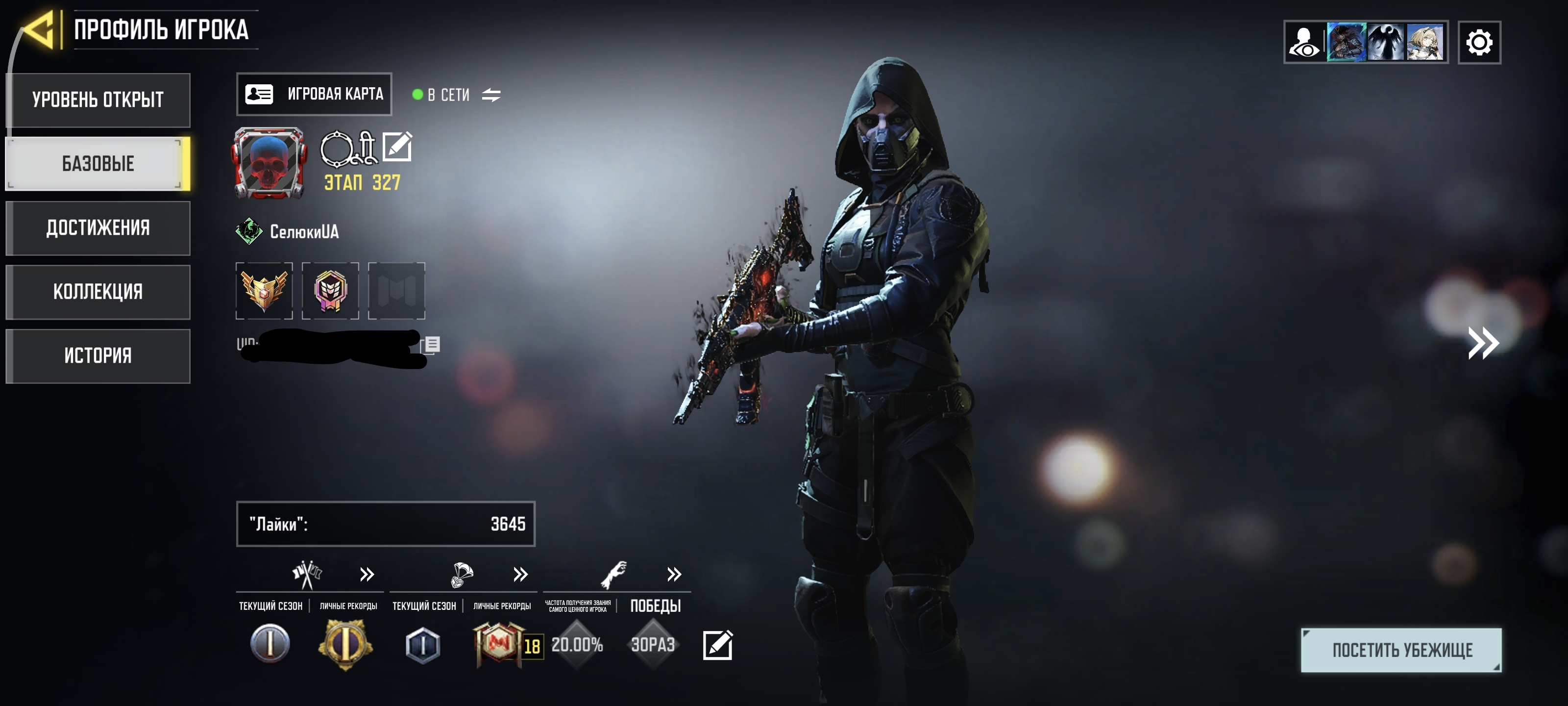Open the КОЛЛЕКЦИЯ section

point(98,292)
